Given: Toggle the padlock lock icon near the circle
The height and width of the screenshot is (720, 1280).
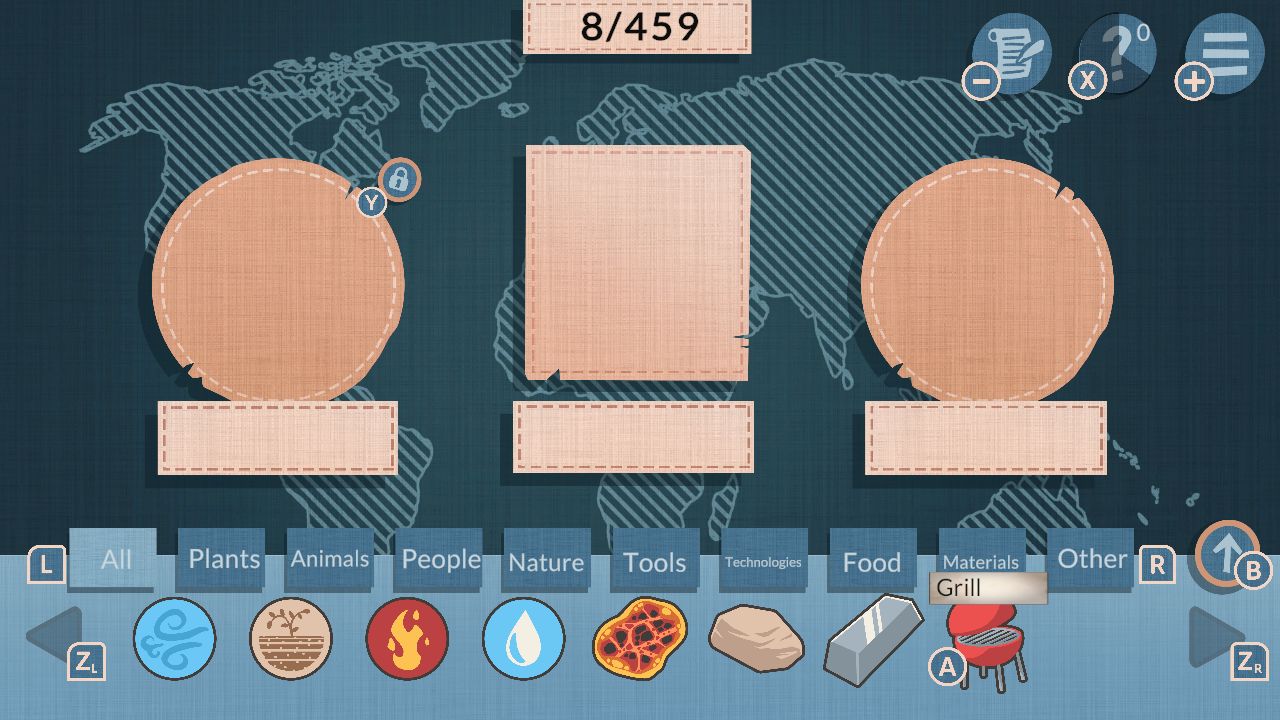Looking at the screenshot, I should click(x=398, y=180).
